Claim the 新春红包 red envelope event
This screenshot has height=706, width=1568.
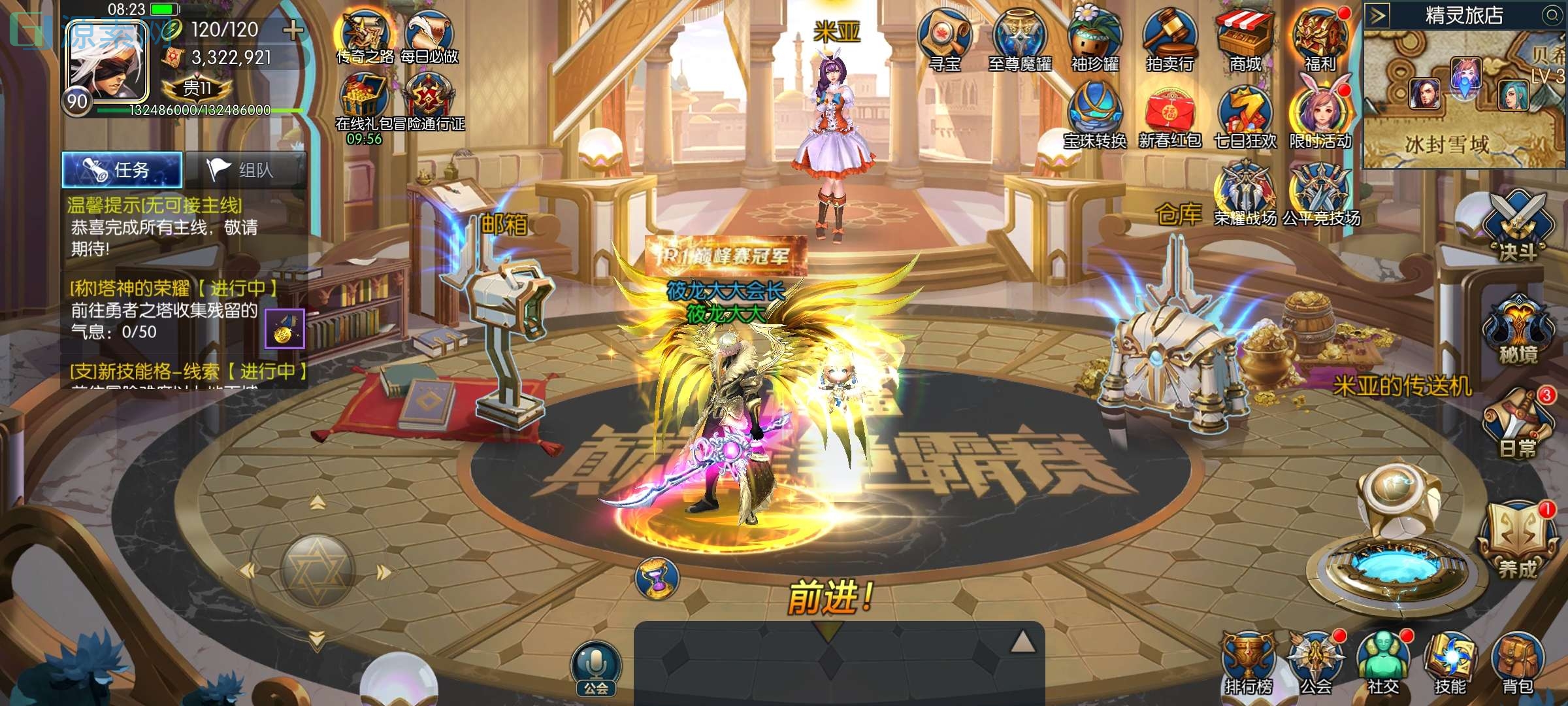pos(1169,116)
